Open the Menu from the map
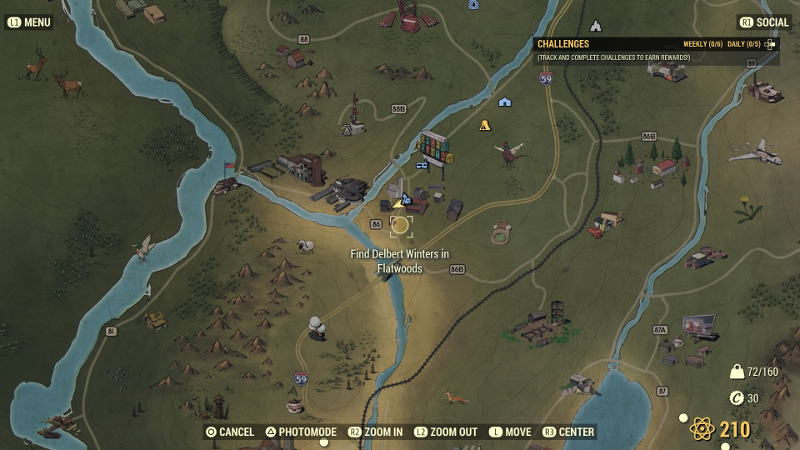This screenshot has width=800, height=450. [30, 21]
